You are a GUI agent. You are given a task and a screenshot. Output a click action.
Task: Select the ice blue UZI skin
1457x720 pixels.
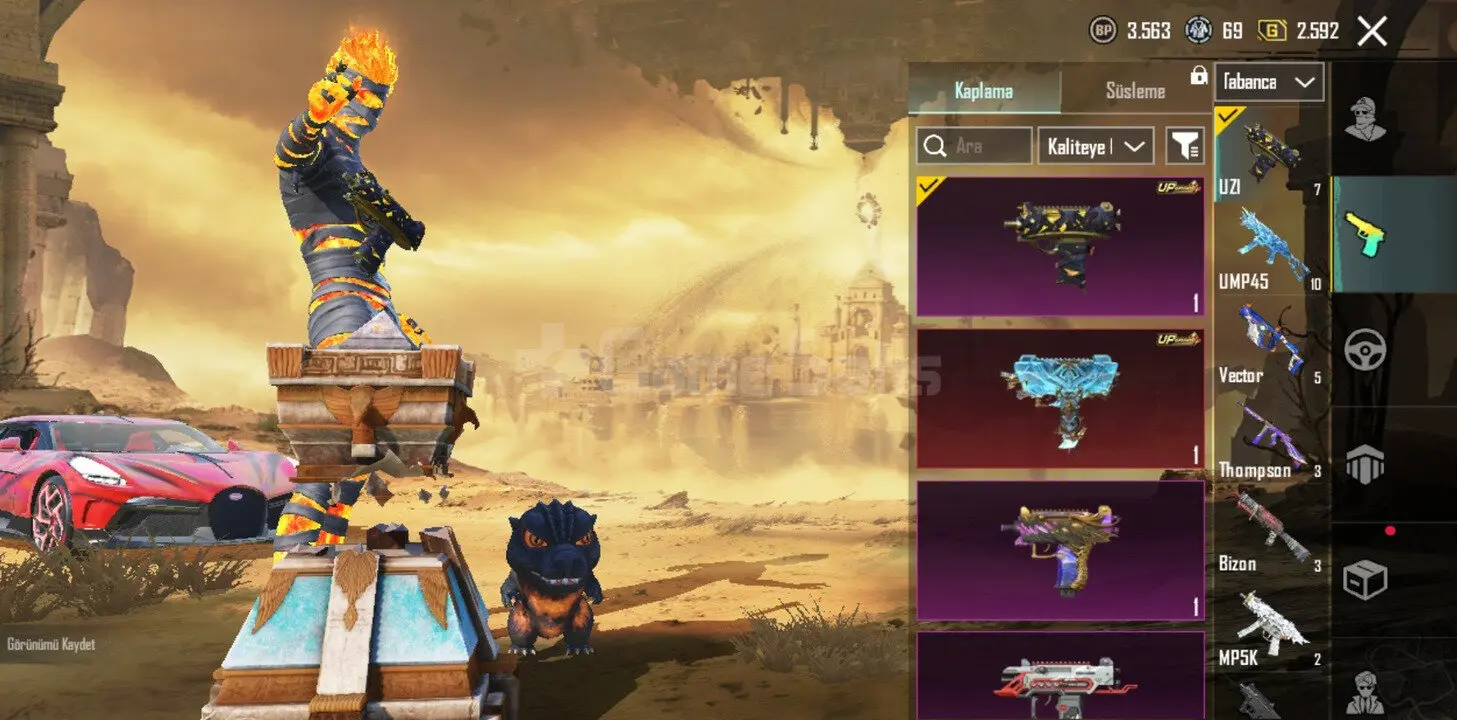tap(1061, 399)
